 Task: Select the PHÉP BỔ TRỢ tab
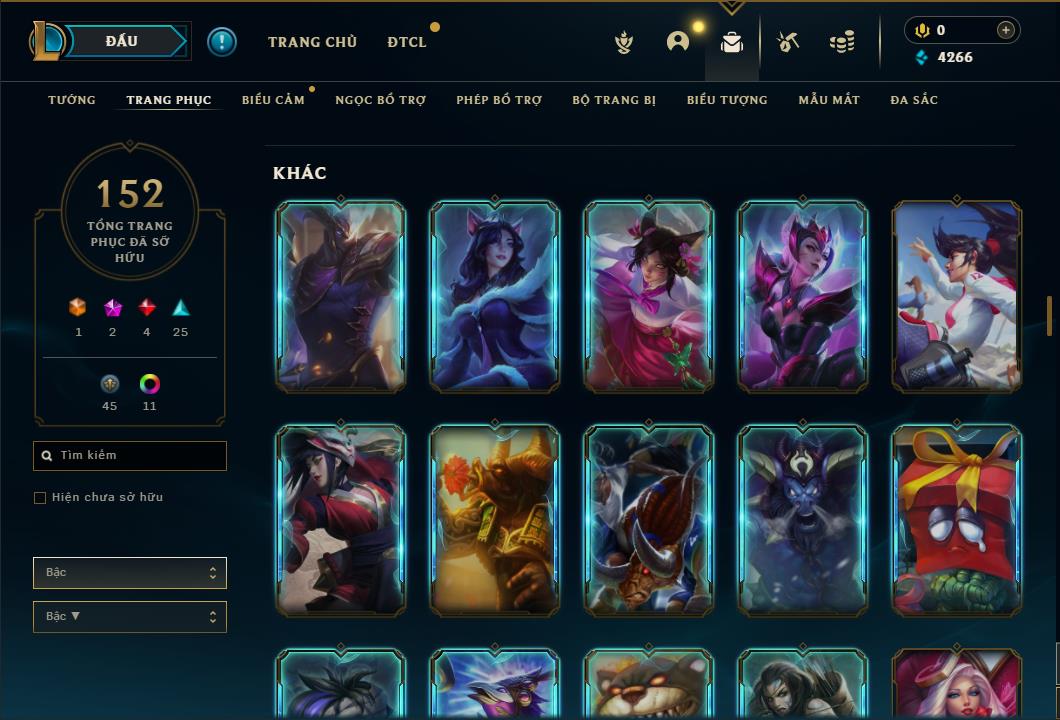[x=499, y=100]
